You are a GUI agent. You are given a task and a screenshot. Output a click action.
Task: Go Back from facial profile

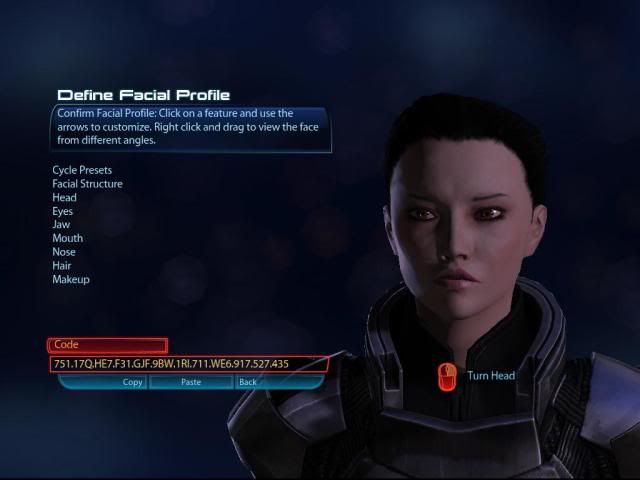[247, 382]
